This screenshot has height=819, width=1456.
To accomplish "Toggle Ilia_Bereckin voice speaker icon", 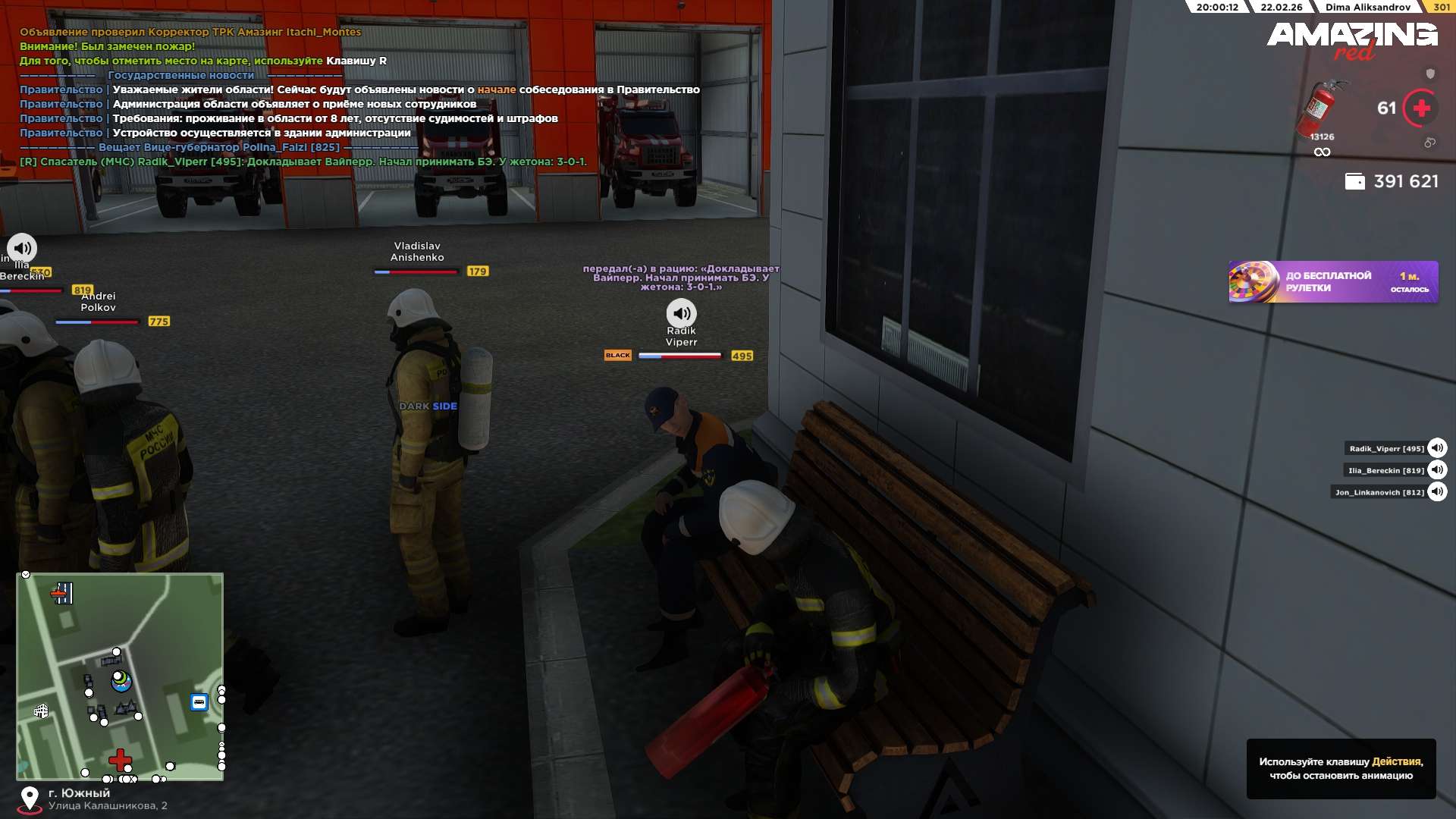I will (1436, 470).
